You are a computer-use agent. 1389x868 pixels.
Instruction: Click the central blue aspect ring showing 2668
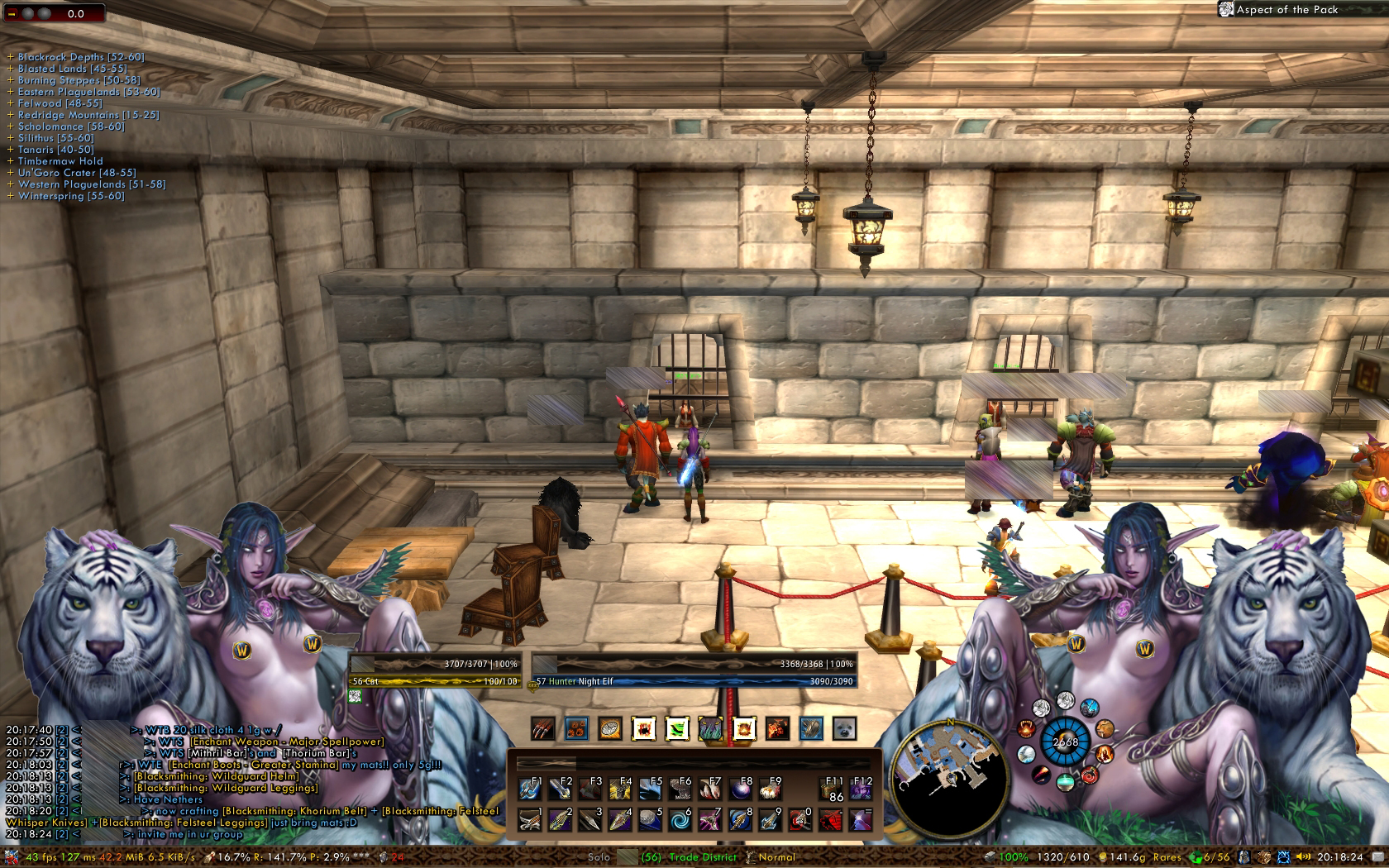tap(1065, 742)
